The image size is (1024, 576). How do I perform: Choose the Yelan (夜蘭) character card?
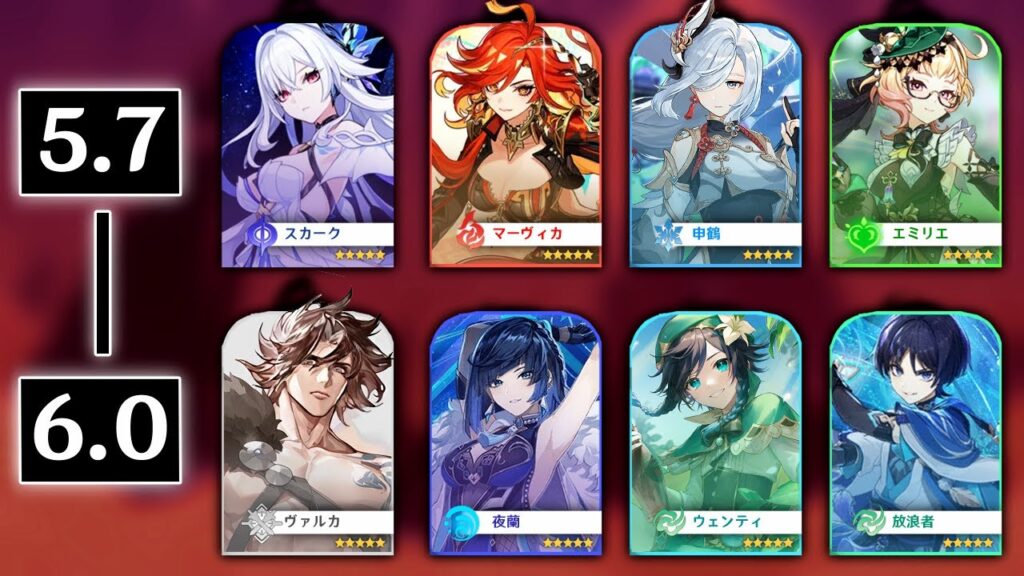point(515,432)
